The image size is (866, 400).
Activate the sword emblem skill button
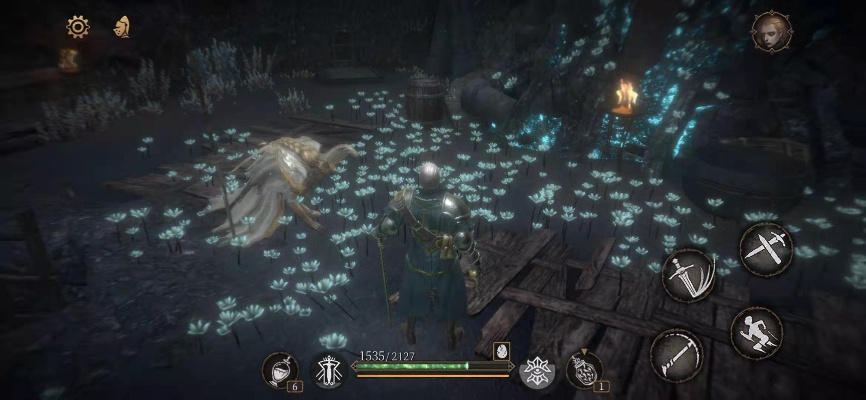(328, 371)
